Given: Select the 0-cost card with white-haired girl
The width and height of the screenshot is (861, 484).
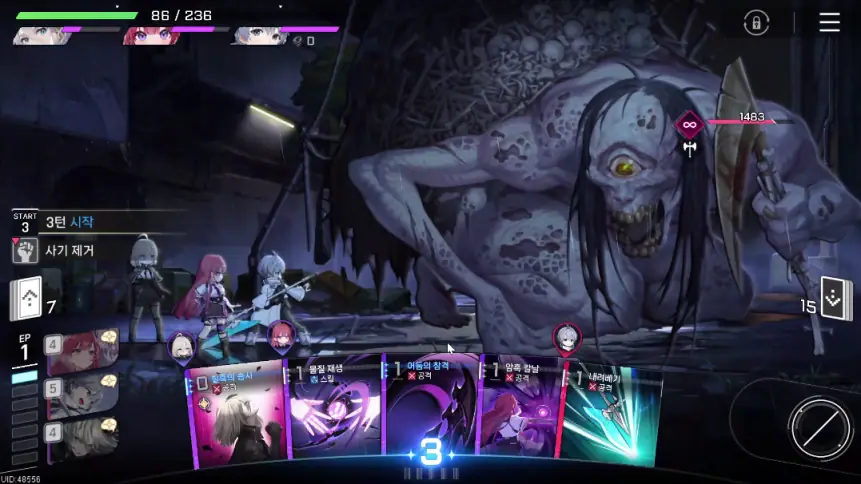Looking at the screenshot, I should click(236, 415).
